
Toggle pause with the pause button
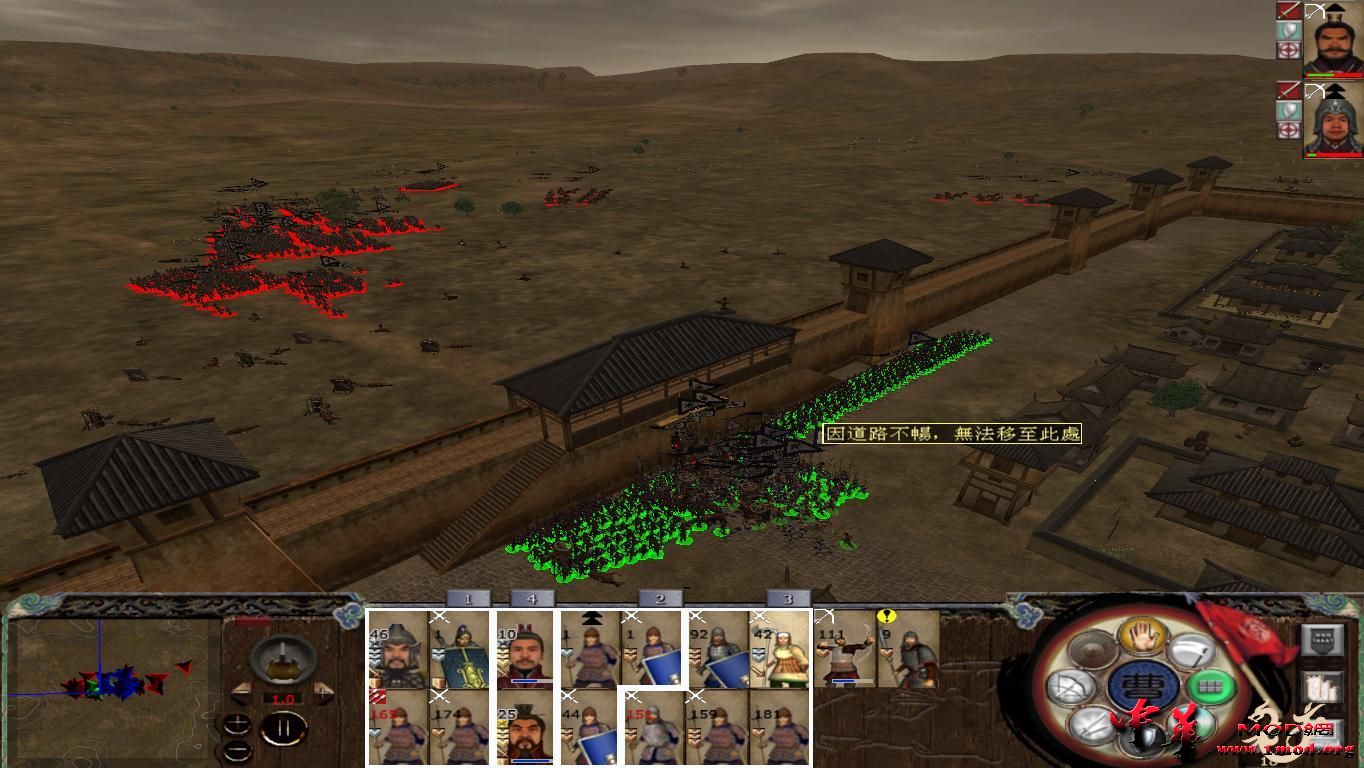point(285,728)
